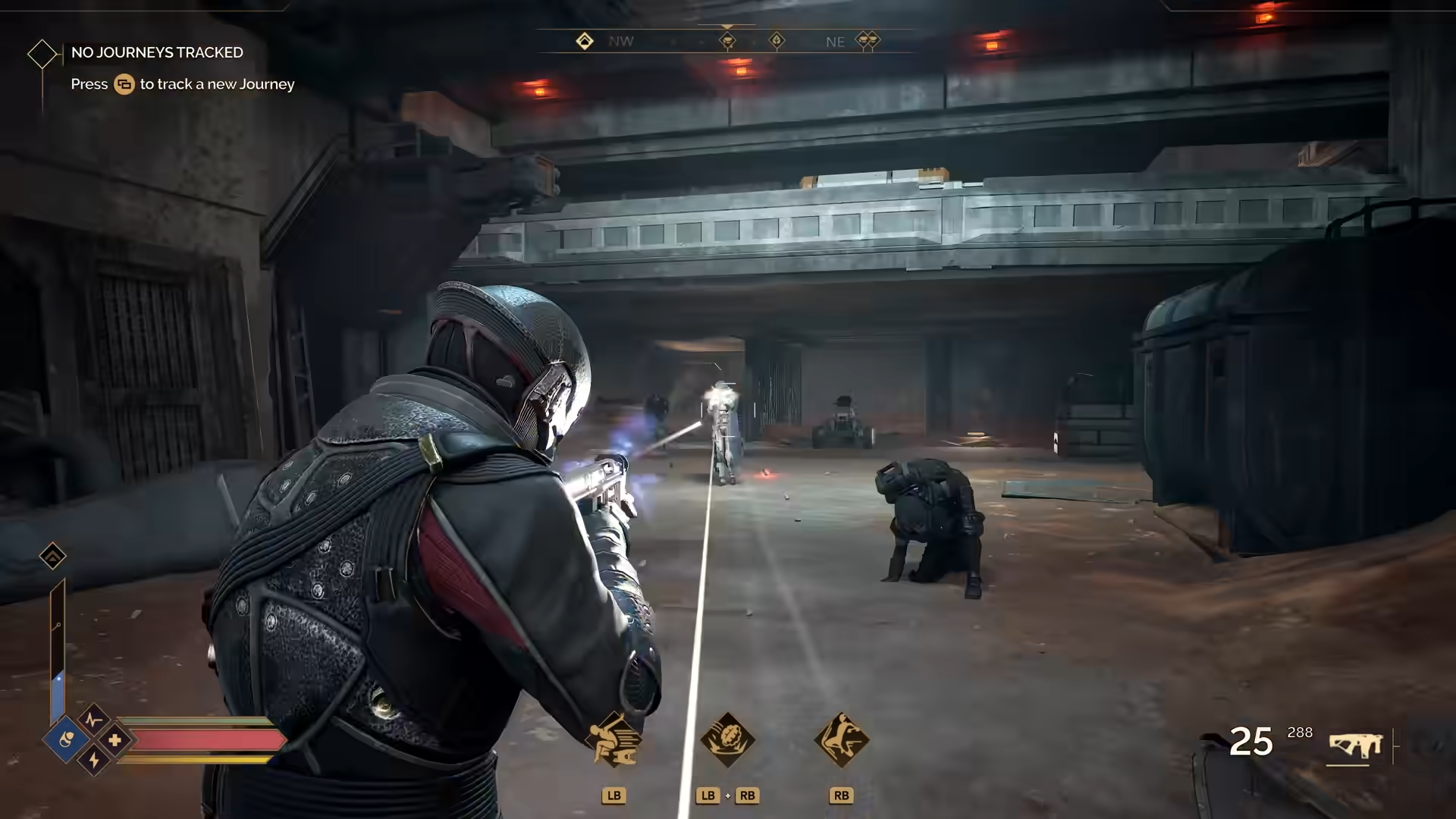
Task: Trigger the leaping figure ability icon
Action: click(x=841, y=739)
